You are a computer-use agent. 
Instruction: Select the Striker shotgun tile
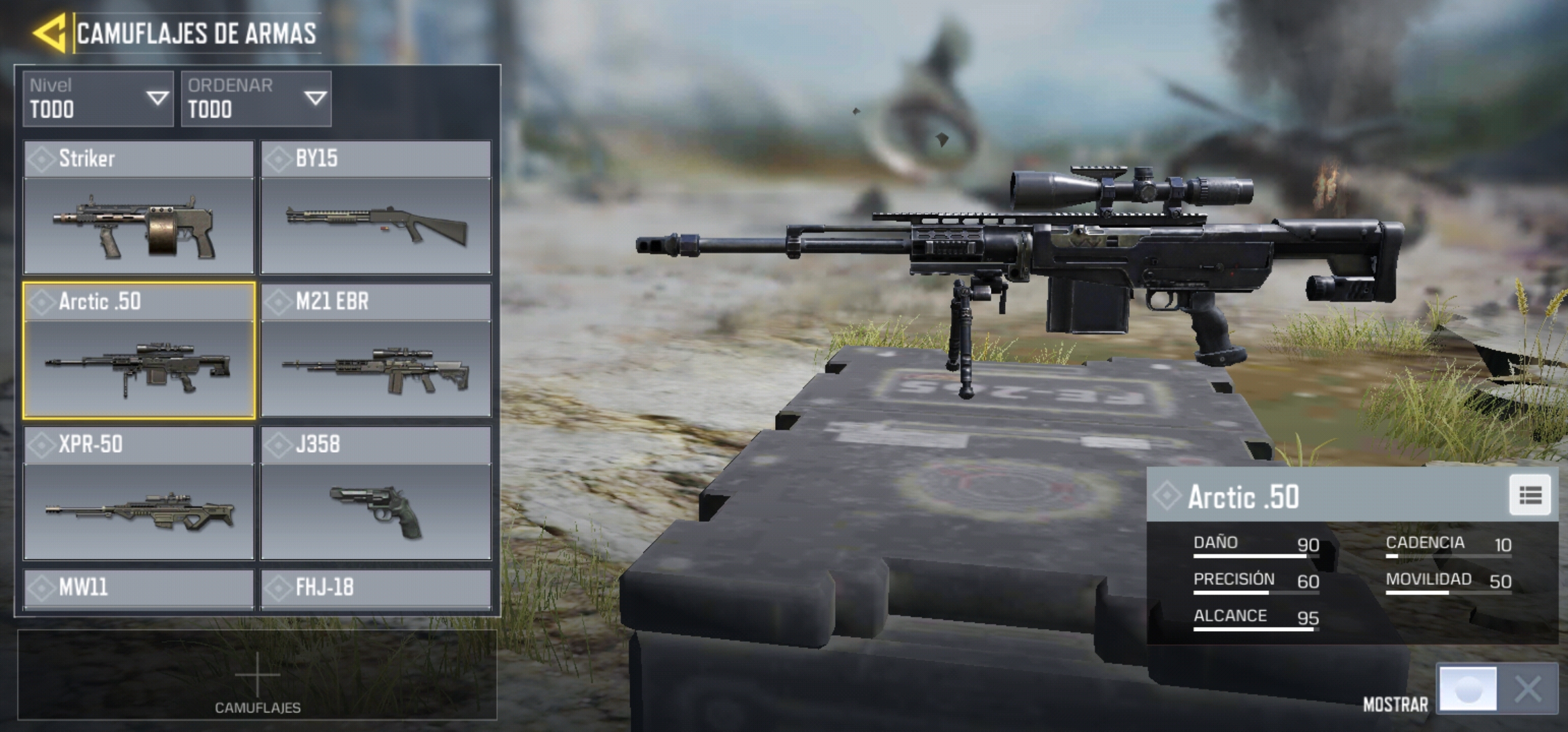click(139, 207)
